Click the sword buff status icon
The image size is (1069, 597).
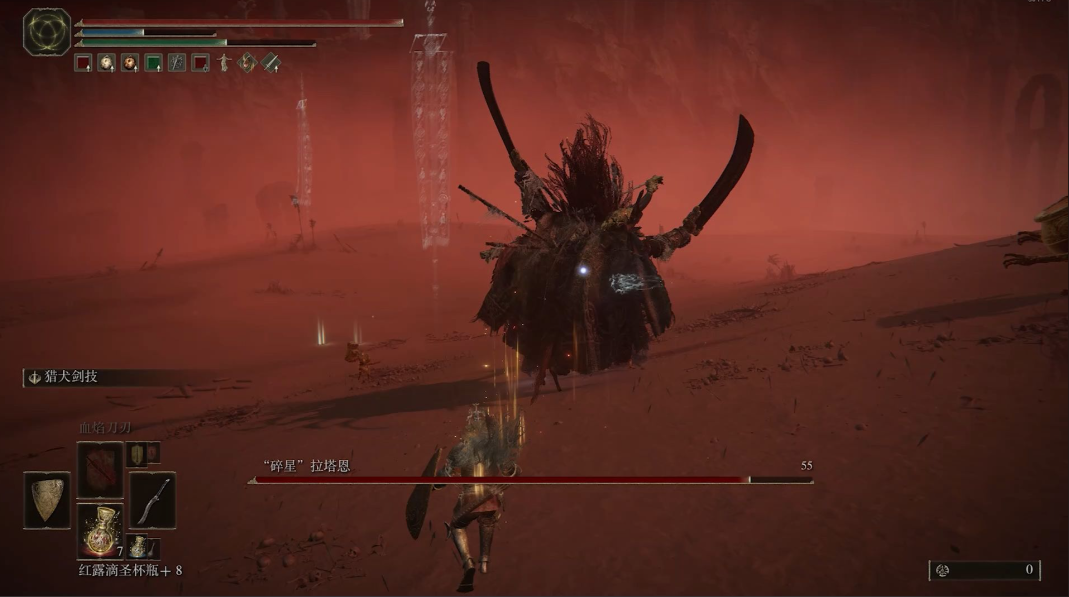coord(271,63)
